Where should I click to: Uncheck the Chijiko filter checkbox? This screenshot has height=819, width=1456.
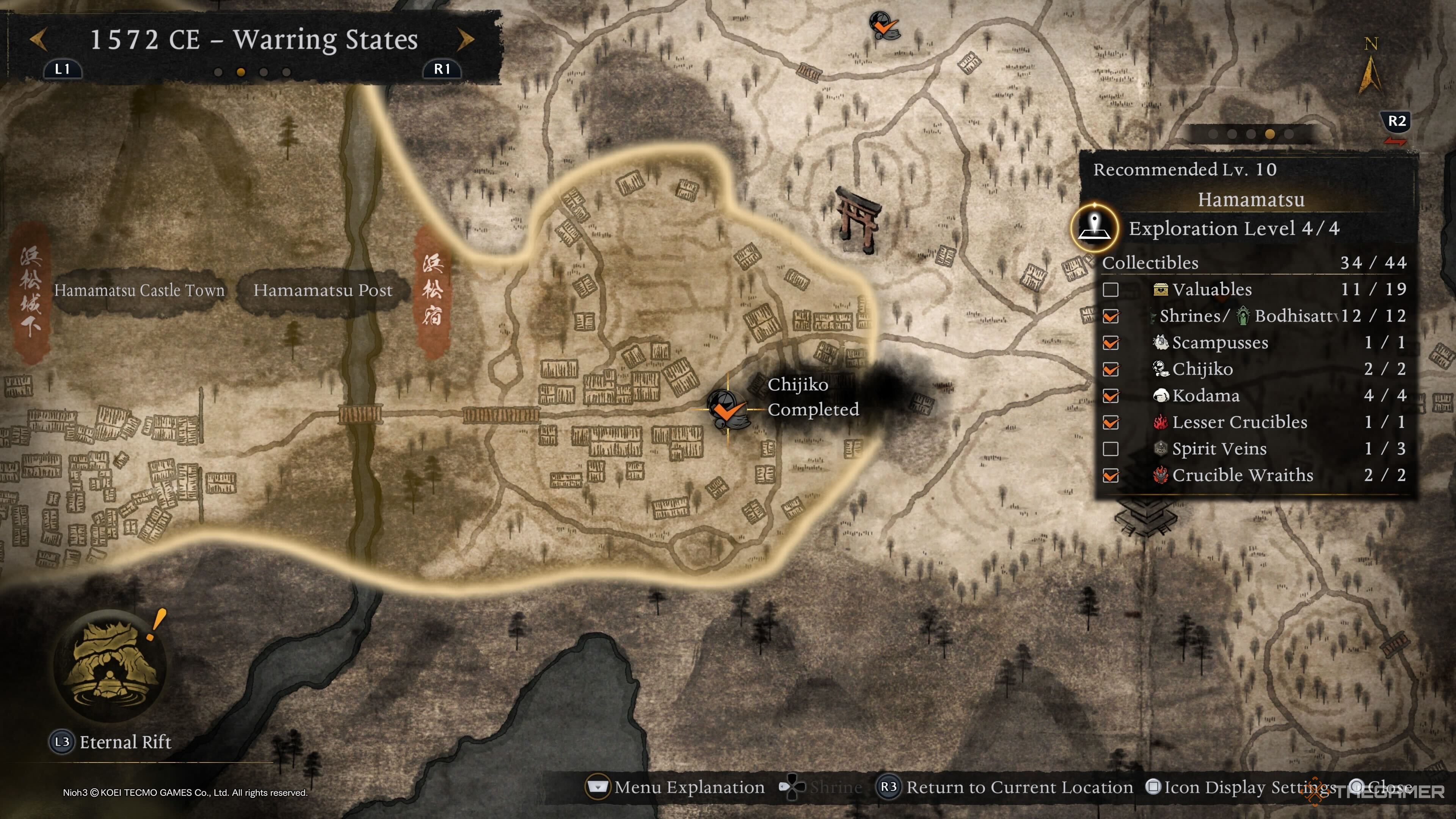(x=1111, y=370)
